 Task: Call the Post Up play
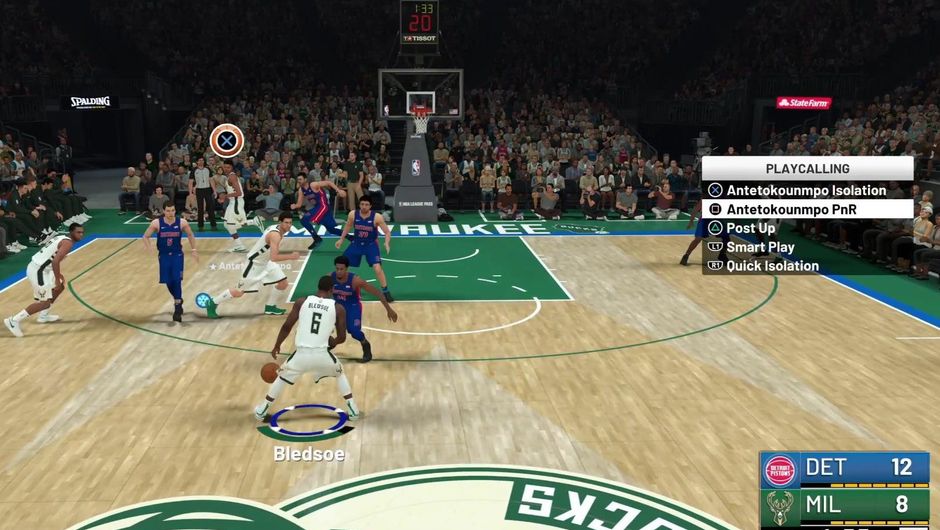coord(750,228)
